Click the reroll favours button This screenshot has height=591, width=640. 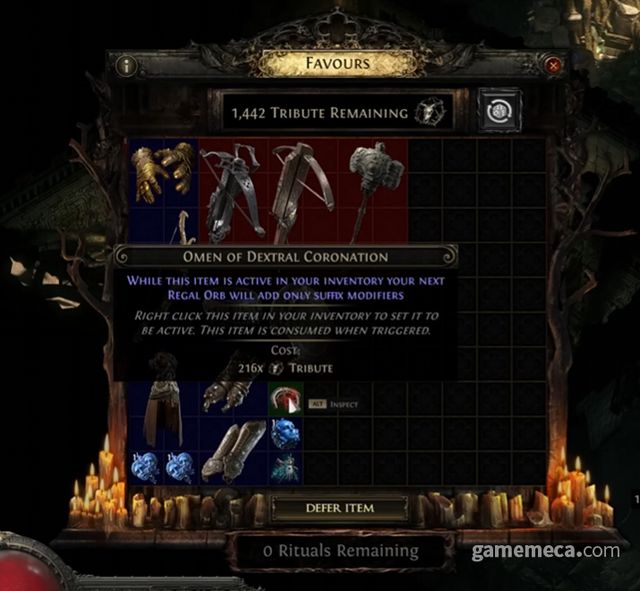click(x=495, y=112)
